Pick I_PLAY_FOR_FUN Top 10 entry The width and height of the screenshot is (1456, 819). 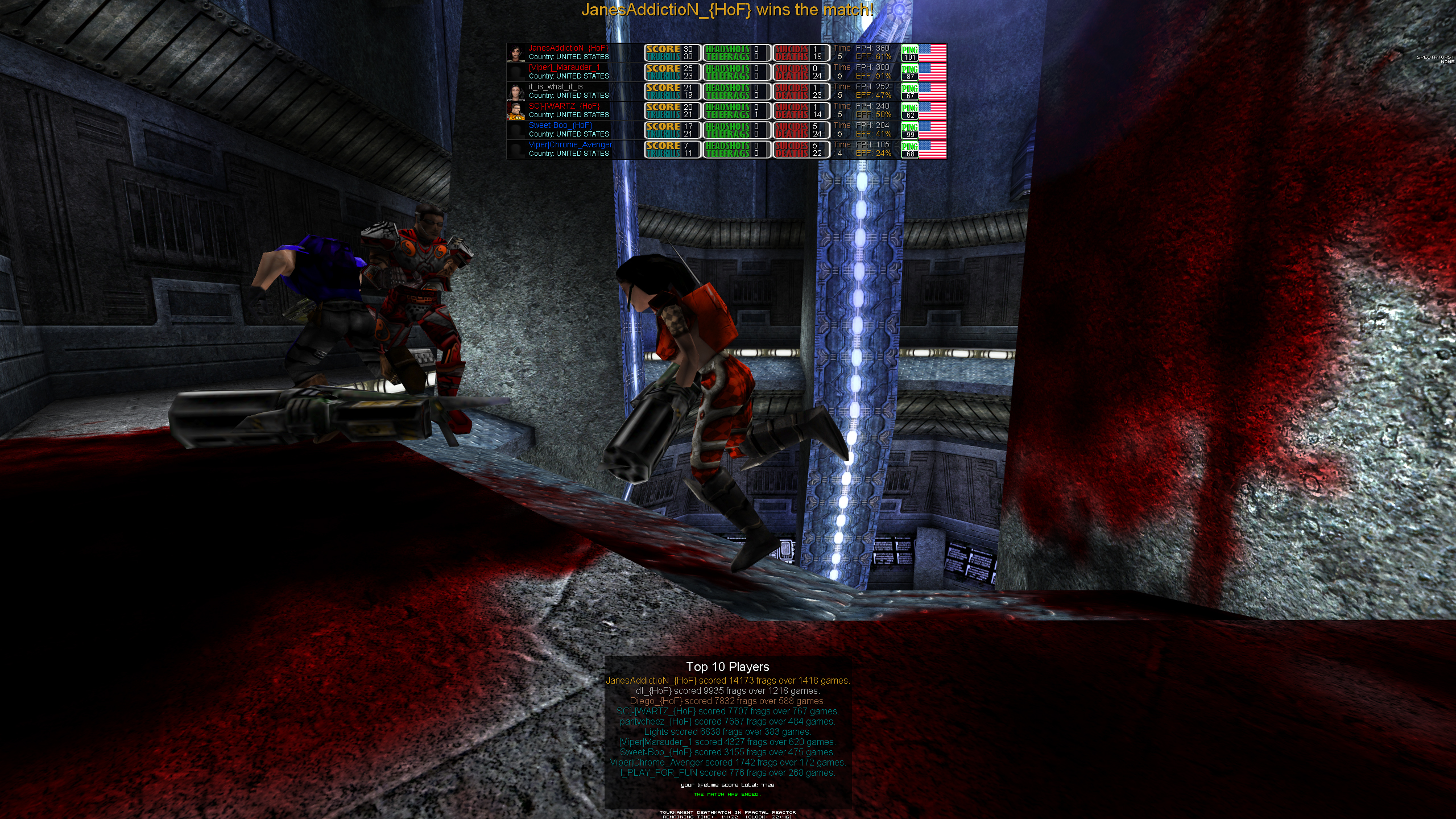click(x=727, y=773)
